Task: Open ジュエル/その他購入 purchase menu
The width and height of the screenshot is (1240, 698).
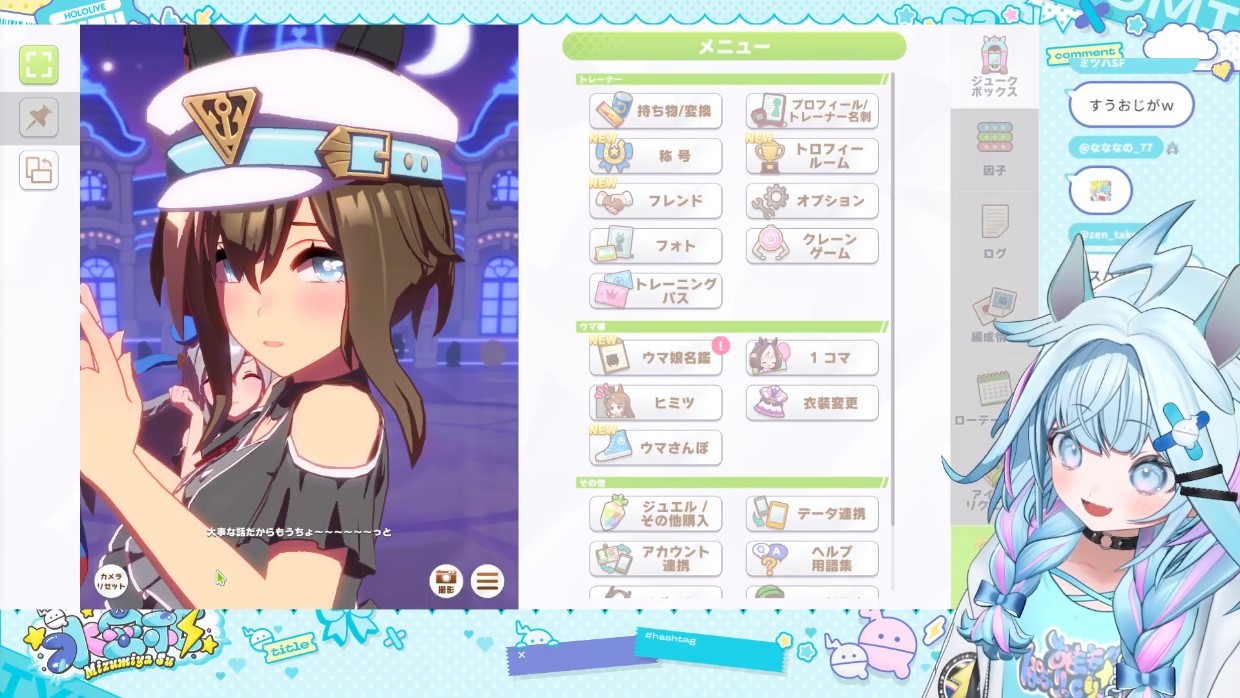Action: coord(656,514)
